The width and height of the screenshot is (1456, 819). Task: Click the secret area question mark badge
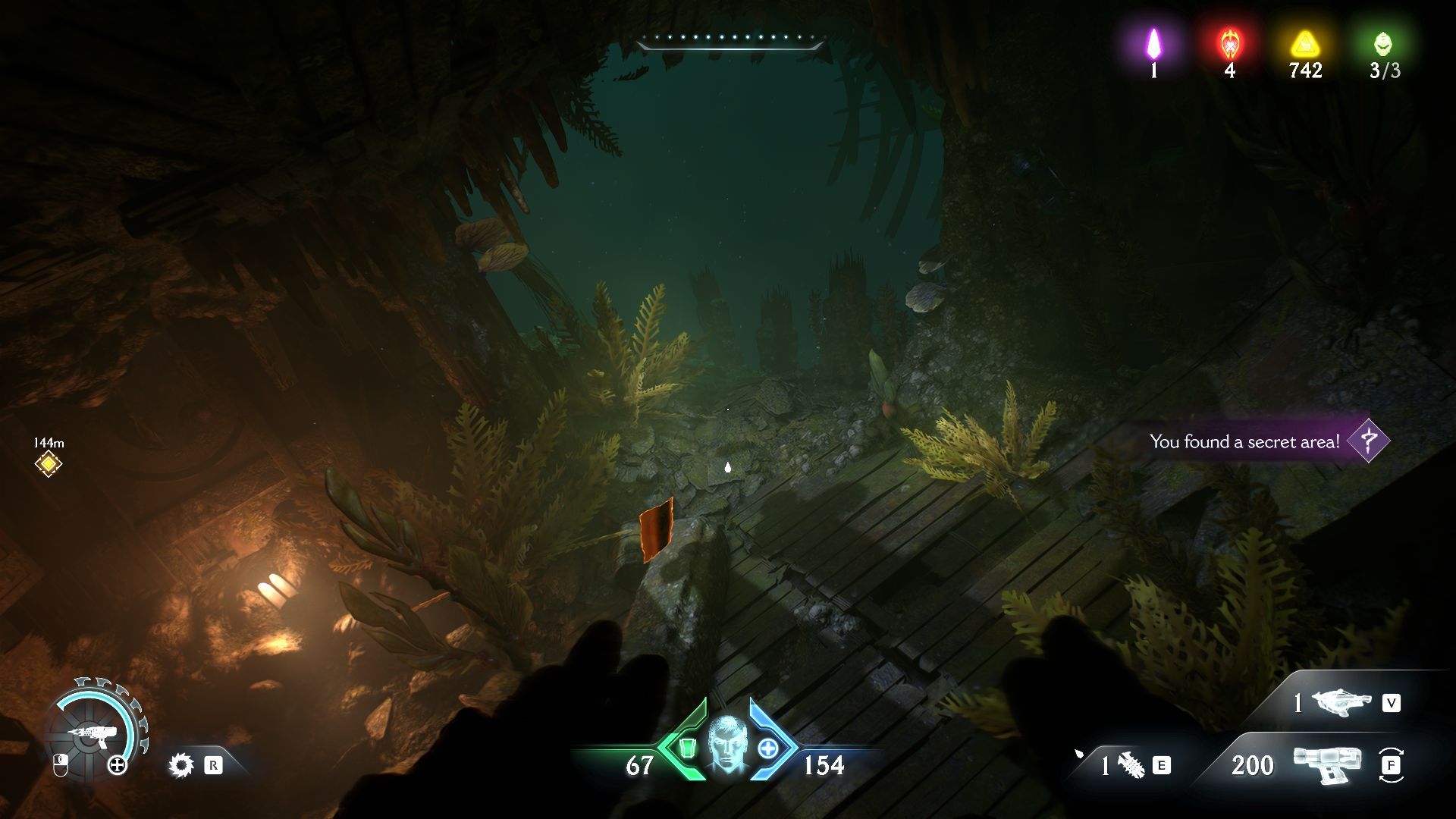1368,441
